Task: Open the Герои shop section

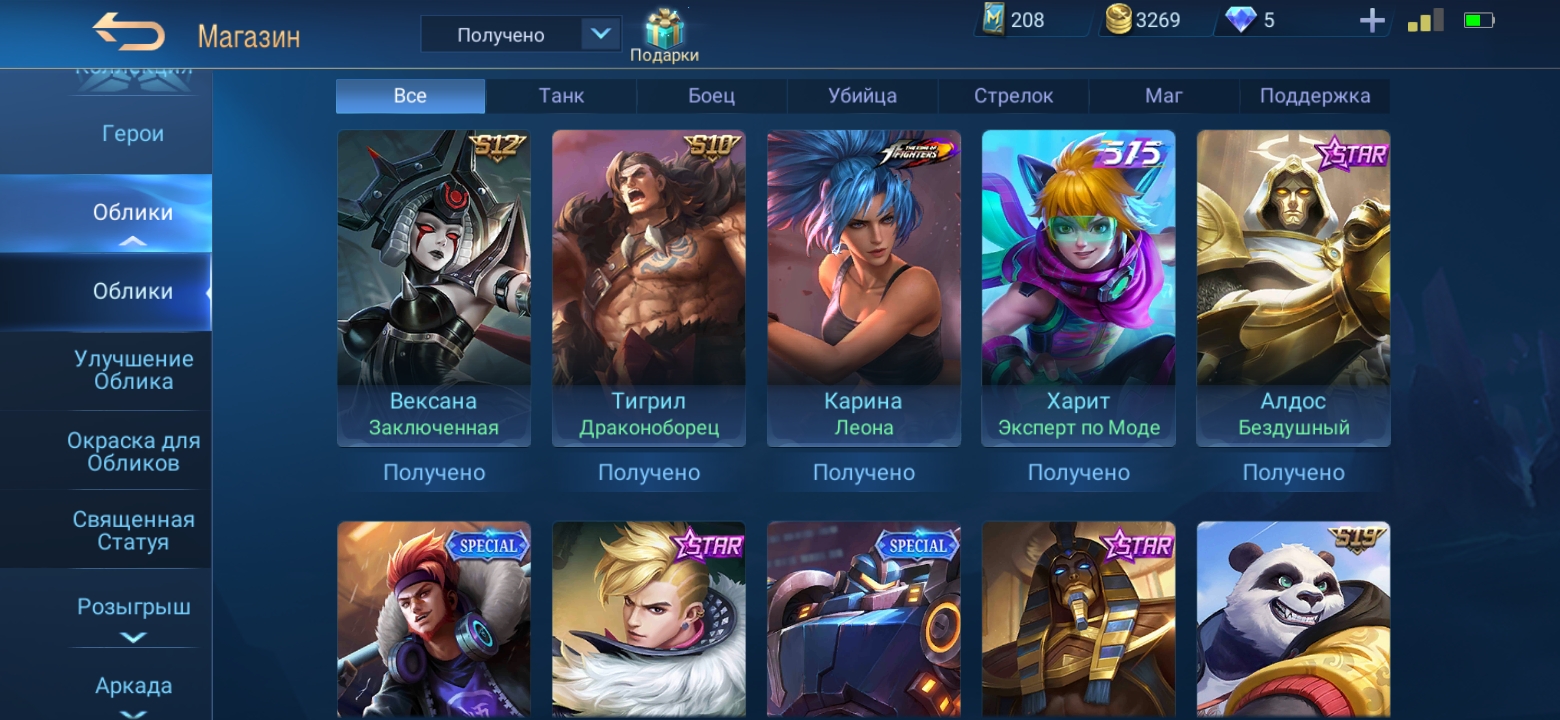Action: pyautogui.click(x=133, y=134)
